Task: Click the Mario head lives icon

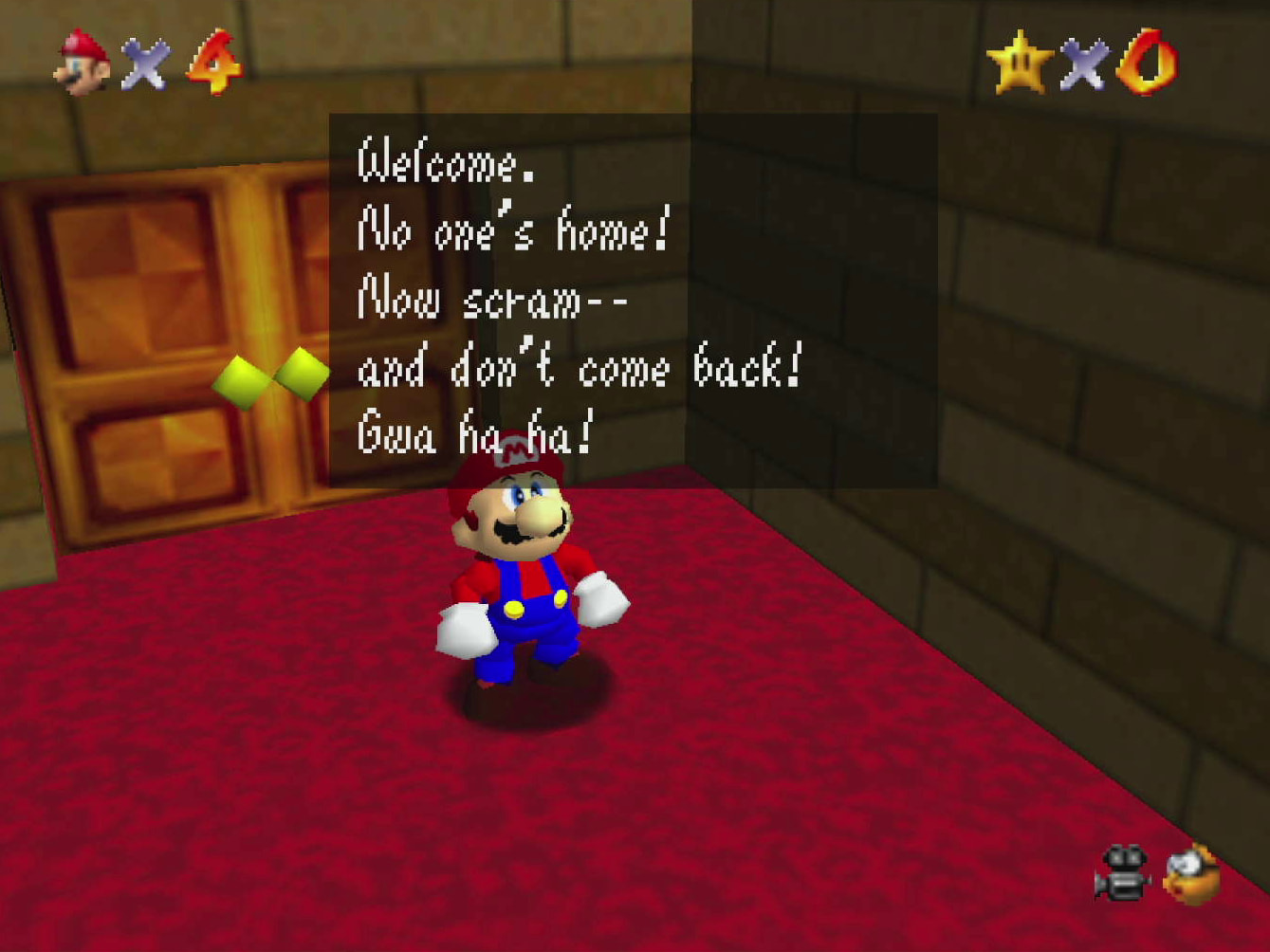Action: (x=83, y=63)
